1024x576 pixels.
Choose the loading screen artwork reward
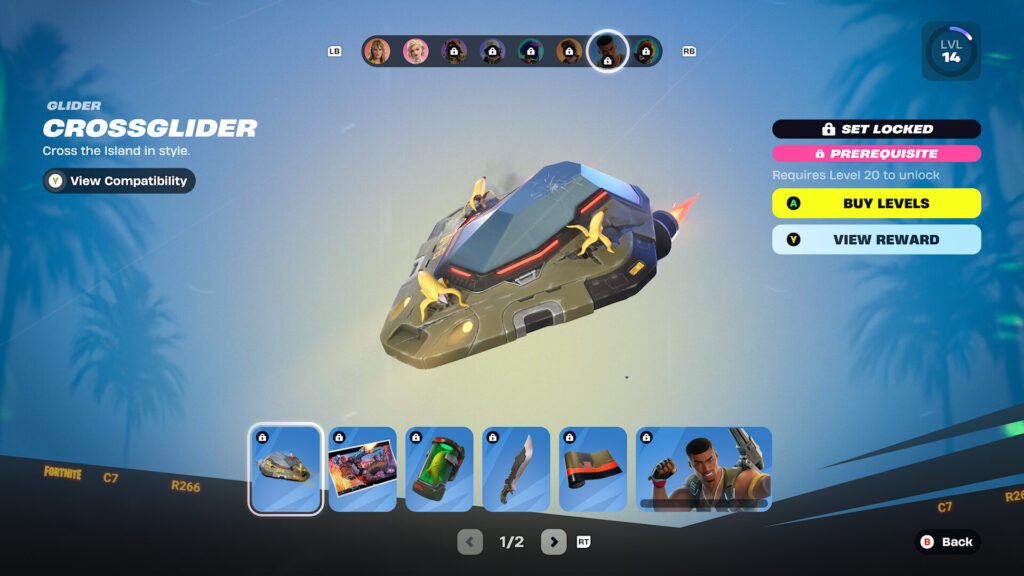click(363, 469)
